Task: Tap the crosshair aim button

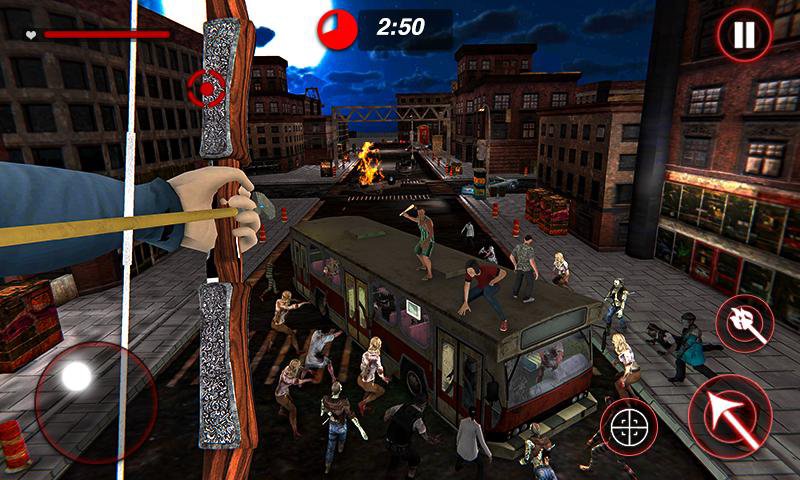Action: tap(628, 426)
